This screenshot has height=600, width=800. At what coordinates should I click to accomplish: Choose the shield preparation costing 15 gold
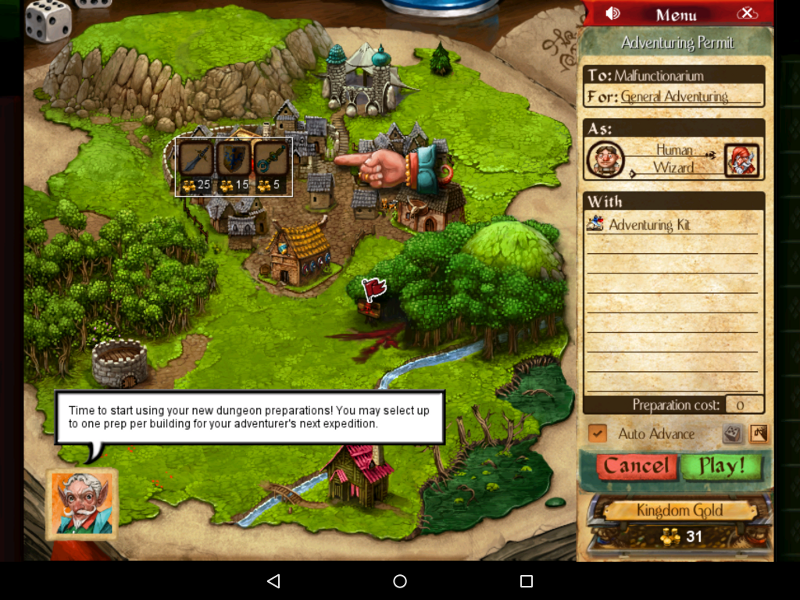point(234,165)
